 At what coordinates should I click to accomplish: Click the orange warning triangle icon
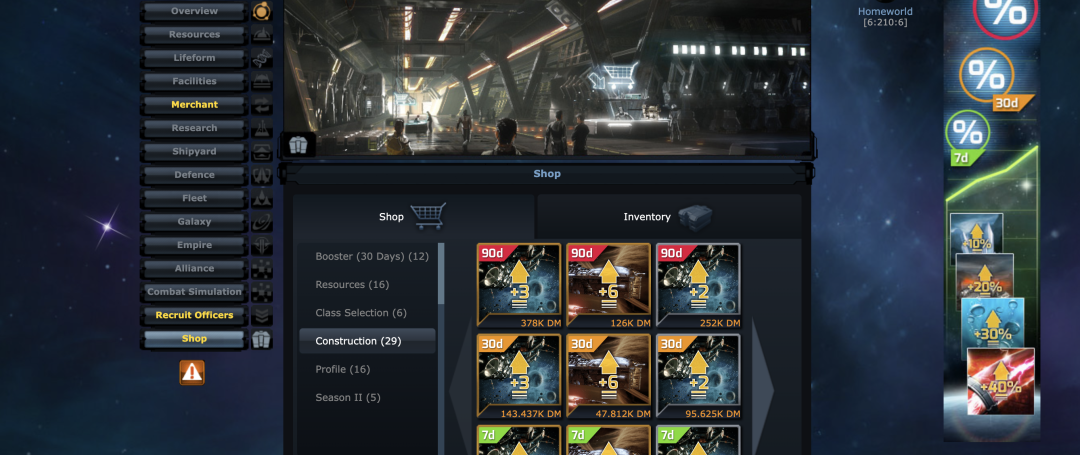[x=192, y=373]
